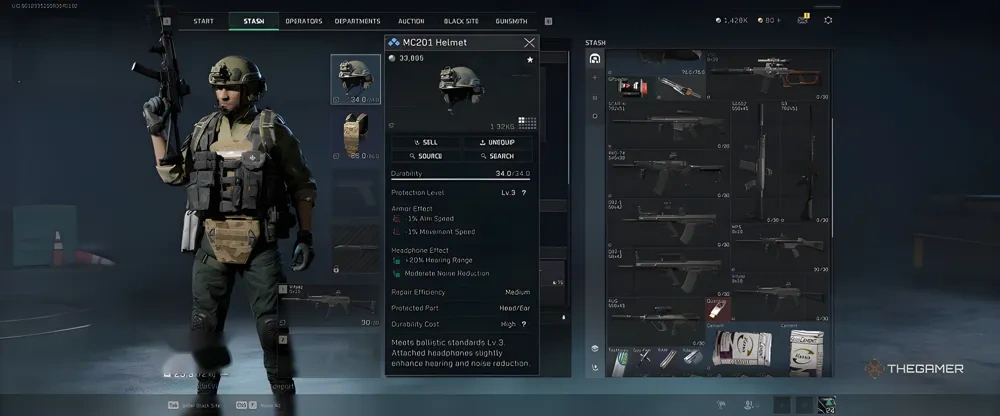Viewport: 1000px width, 416px height.
Task: Close the MC201 Helmet details panel
Action: tap(529, 43)
